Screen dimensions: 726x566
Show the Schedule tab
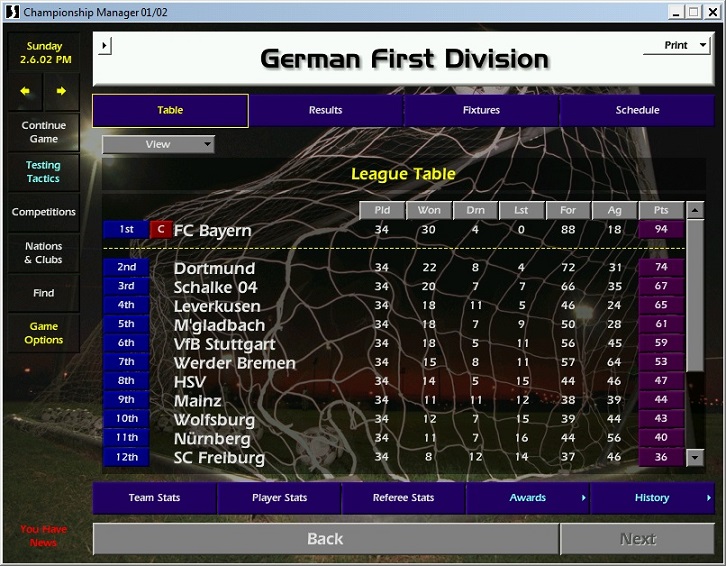click(x=637, y=110)
